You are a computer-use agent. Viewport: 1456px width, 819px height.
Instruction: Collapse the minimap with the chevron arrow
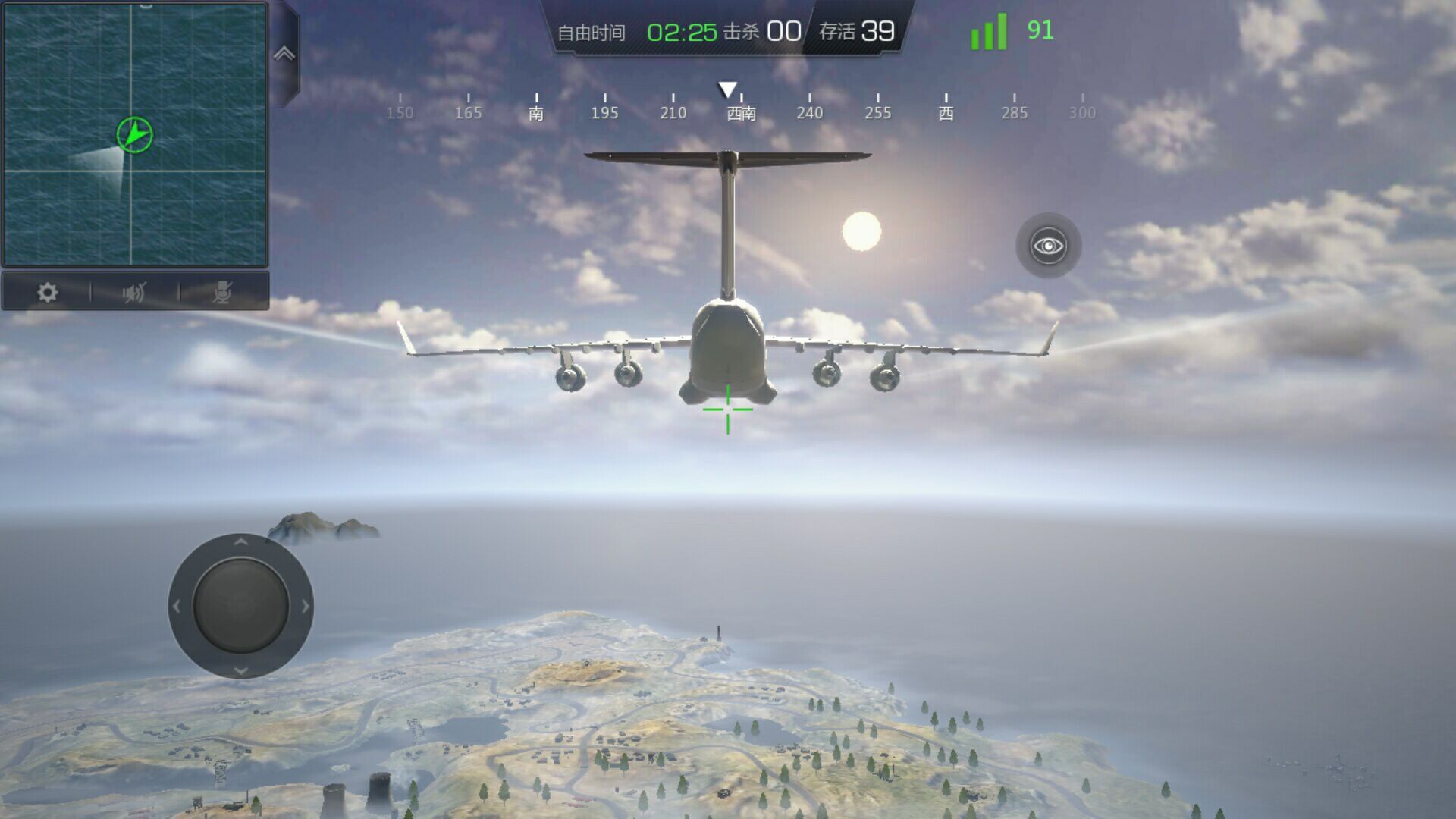(x=284, y=54)
